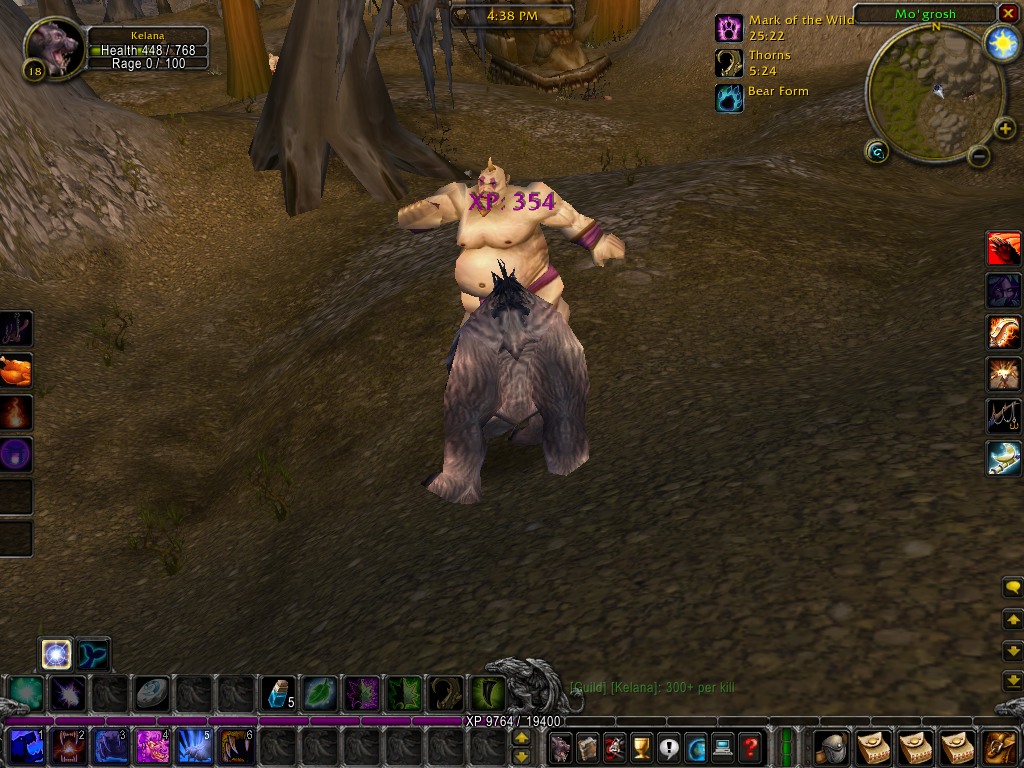Zoom in the minimap with the plus button
The width and height of the screenshot is (1024, 768).
(x=1005, y=129)
